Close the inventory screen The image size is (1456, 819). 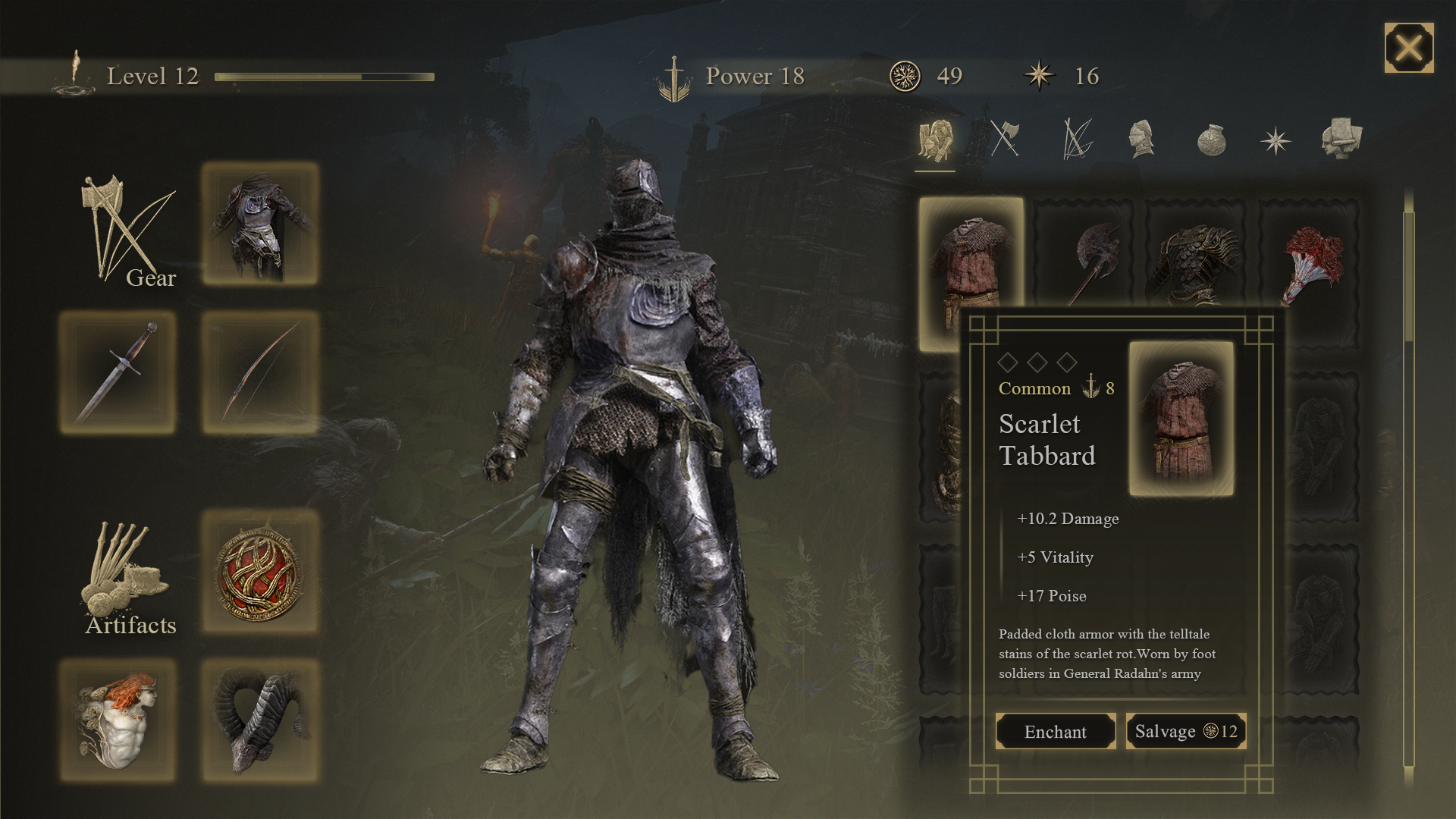(1408, 49)
